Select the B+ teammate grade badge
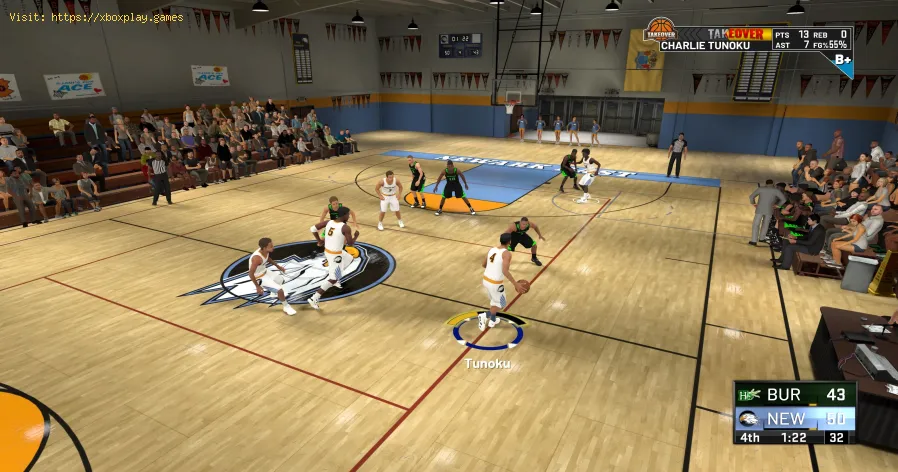This screenshot has width=898, height=472. tap(842, 61)
